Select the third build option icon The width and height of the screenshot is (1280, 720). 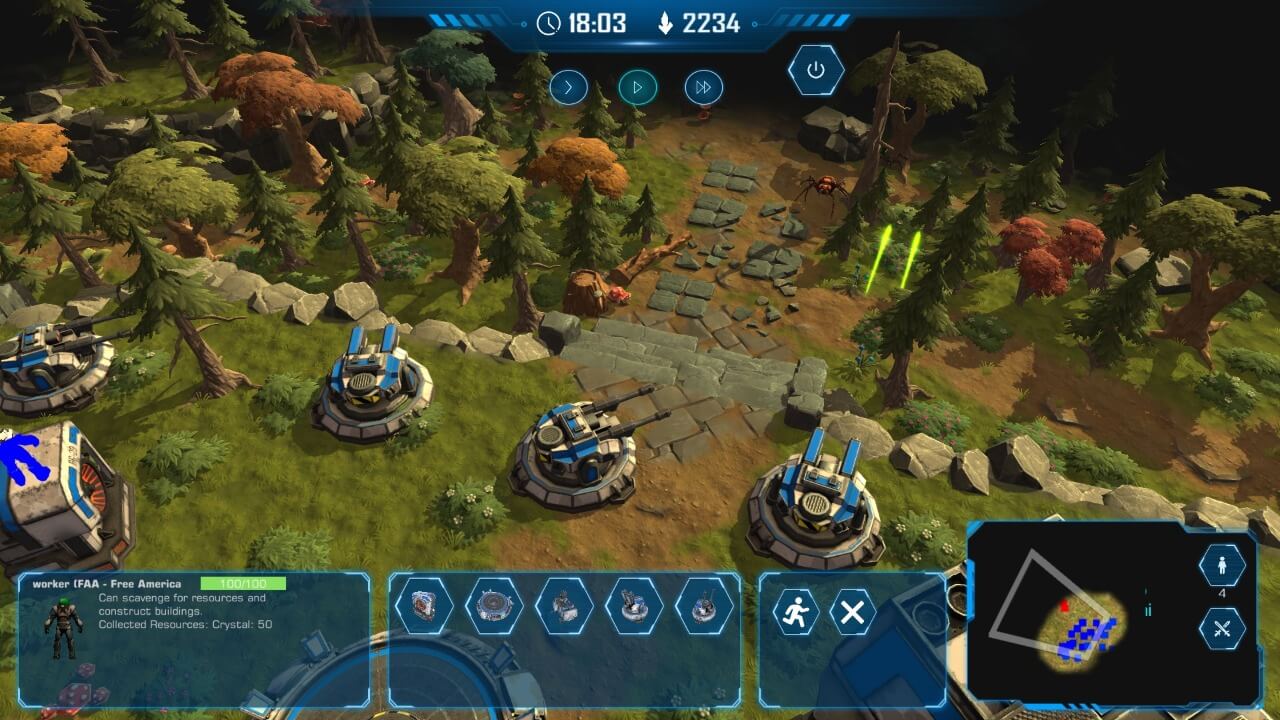pos(564,606)
